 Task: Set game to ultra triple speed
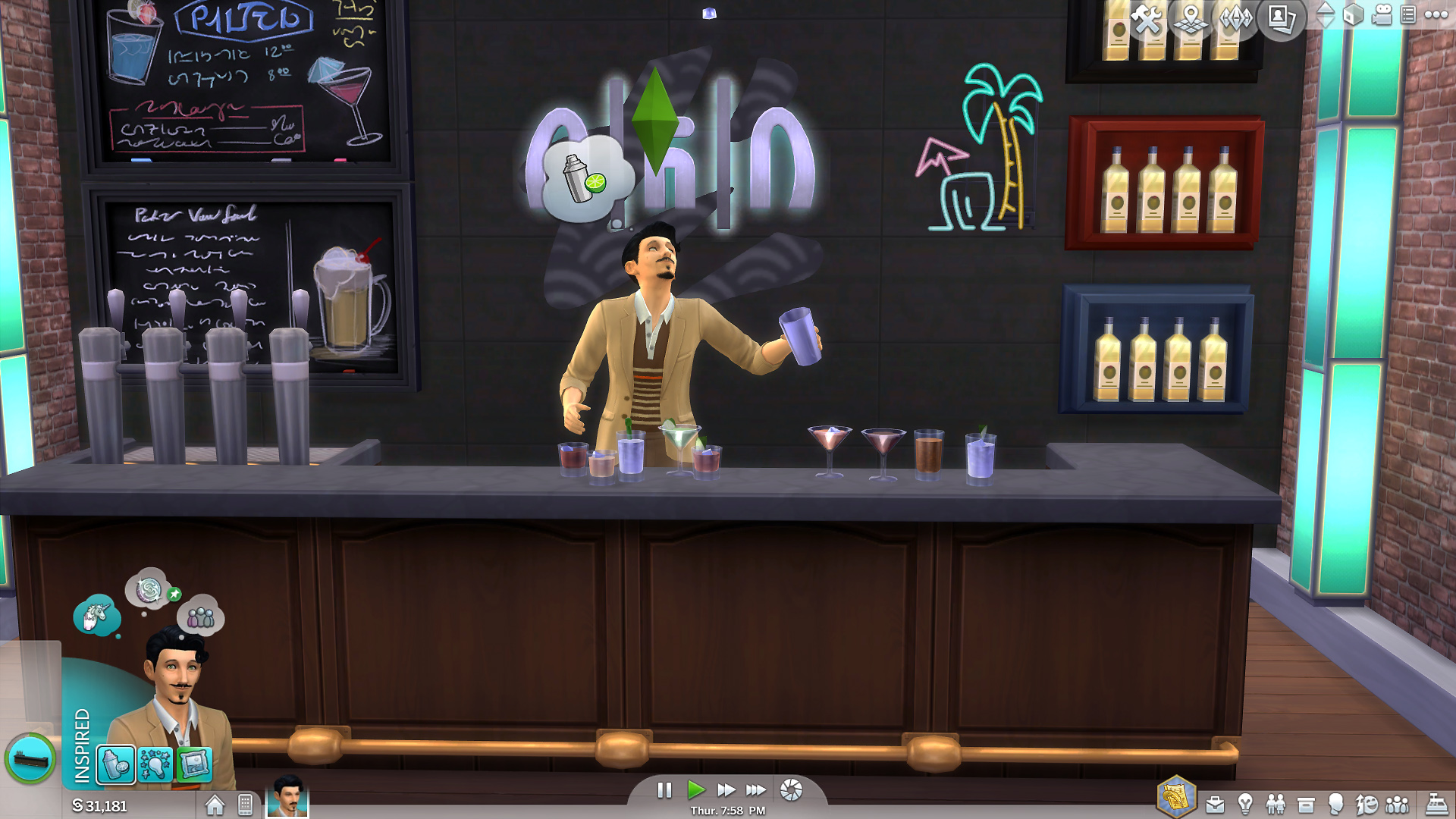755,790
